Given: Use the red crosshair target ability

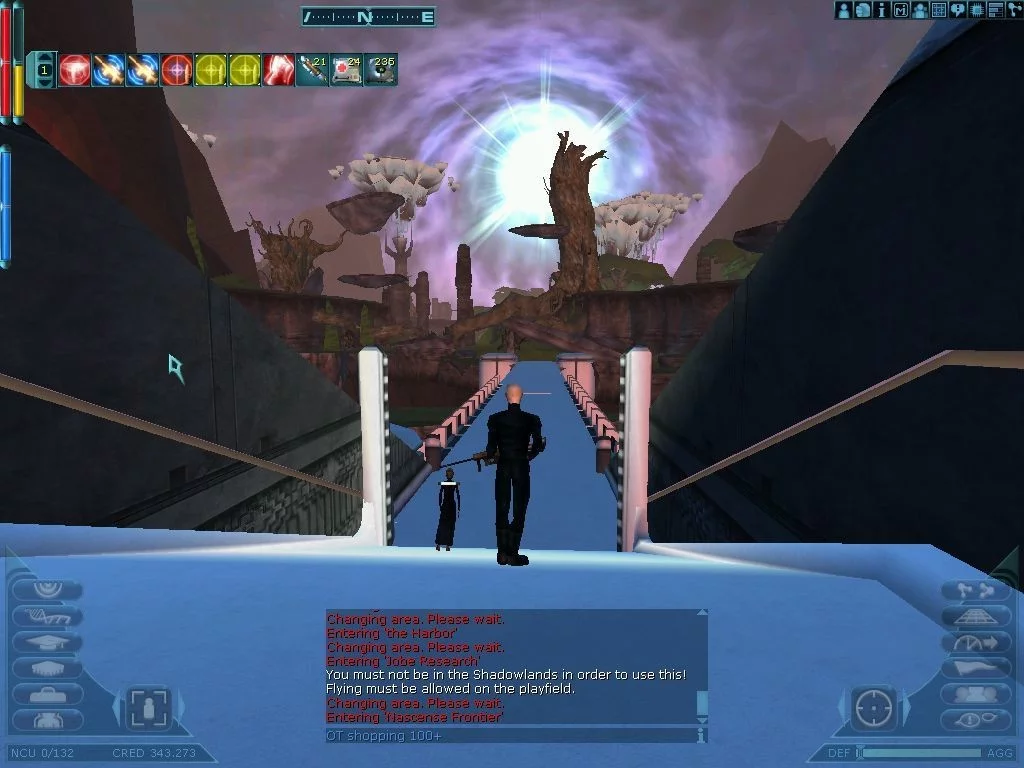Looking at the screenshot, I should click(177, 69).
